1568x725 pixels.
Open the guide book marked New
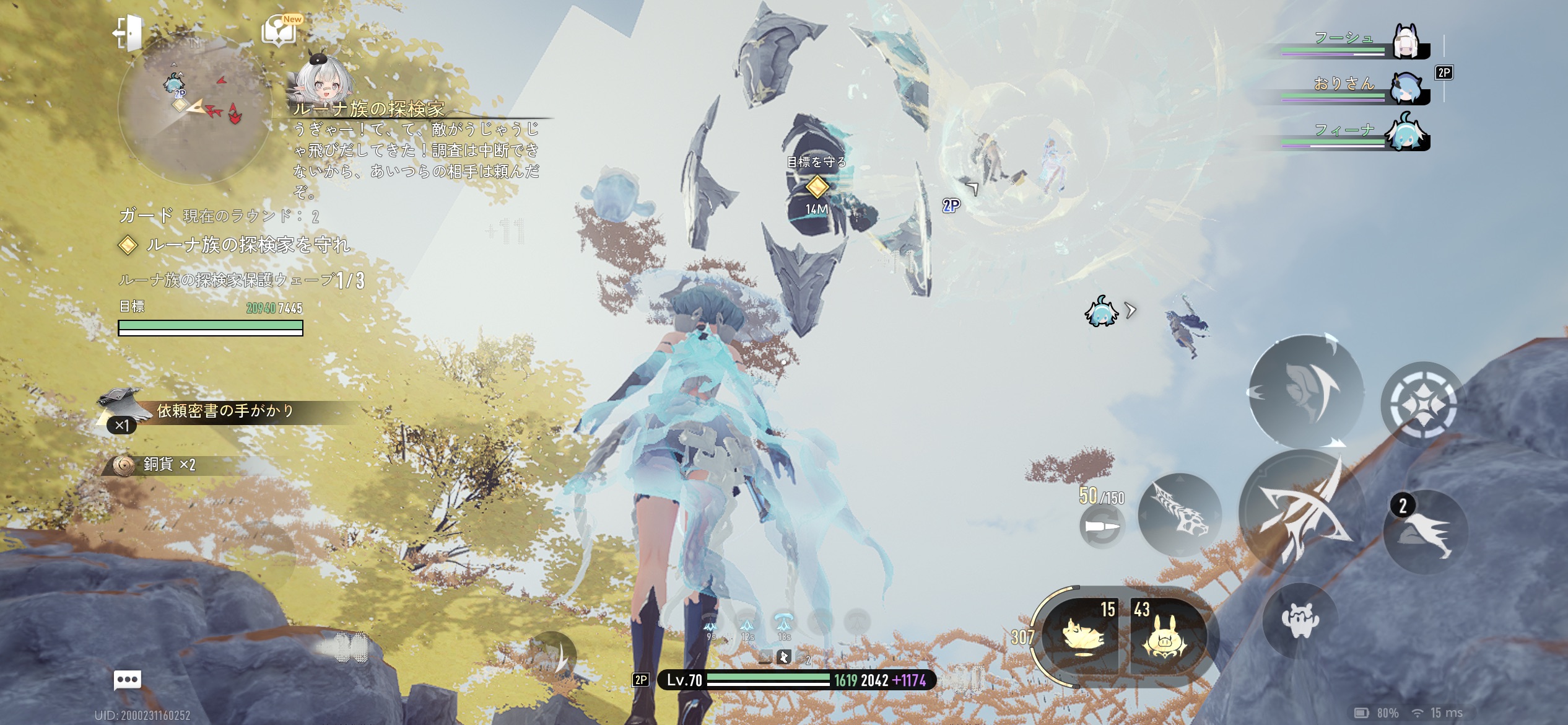pos(280,31)
